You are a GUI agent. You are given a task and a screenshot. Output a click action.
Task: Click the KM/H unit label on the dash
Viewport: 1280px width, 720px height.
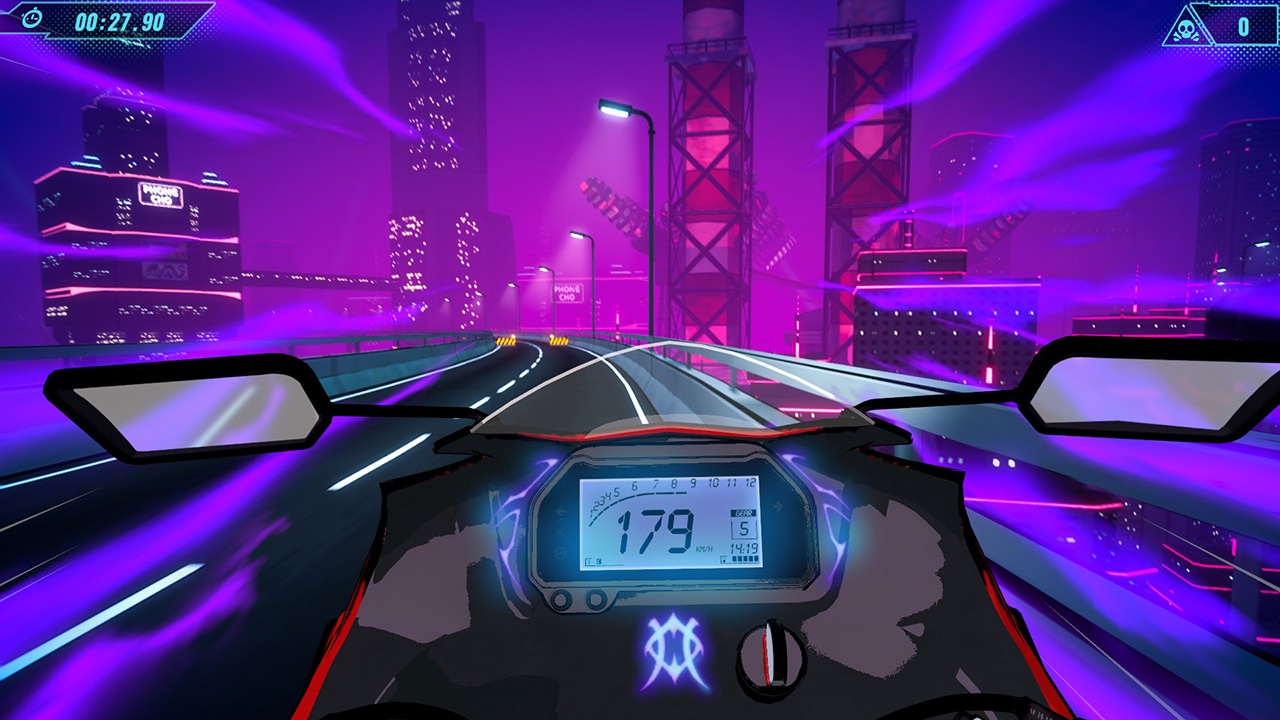pyautogui.click(x=704, y=548)
